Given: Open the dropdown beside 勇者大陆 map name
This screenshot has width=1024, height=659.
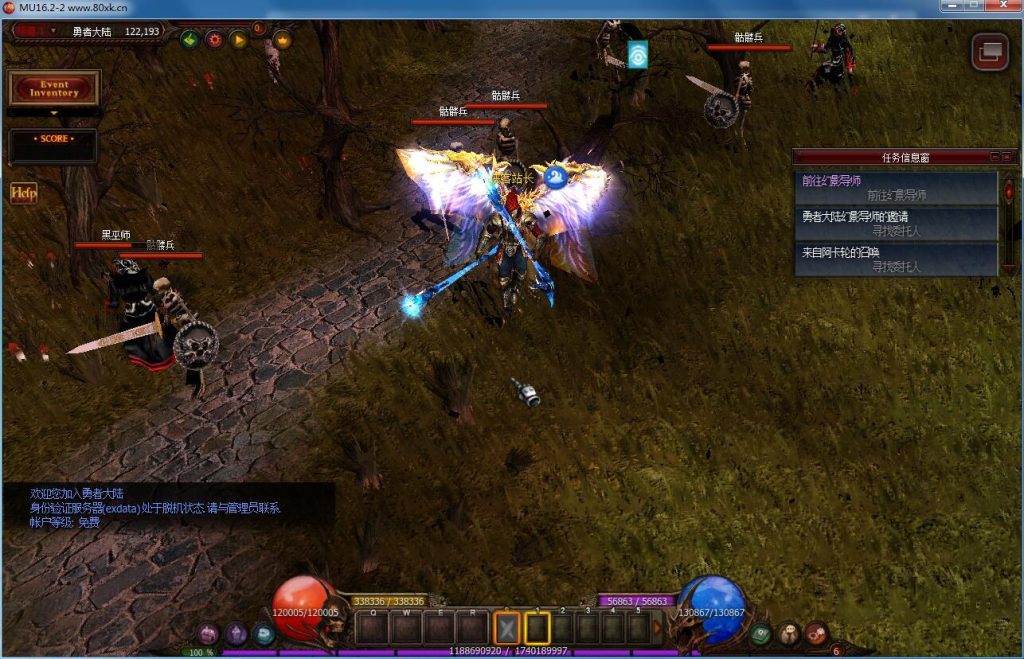Looking at the screenshot, I should click(x=55, y=31).
